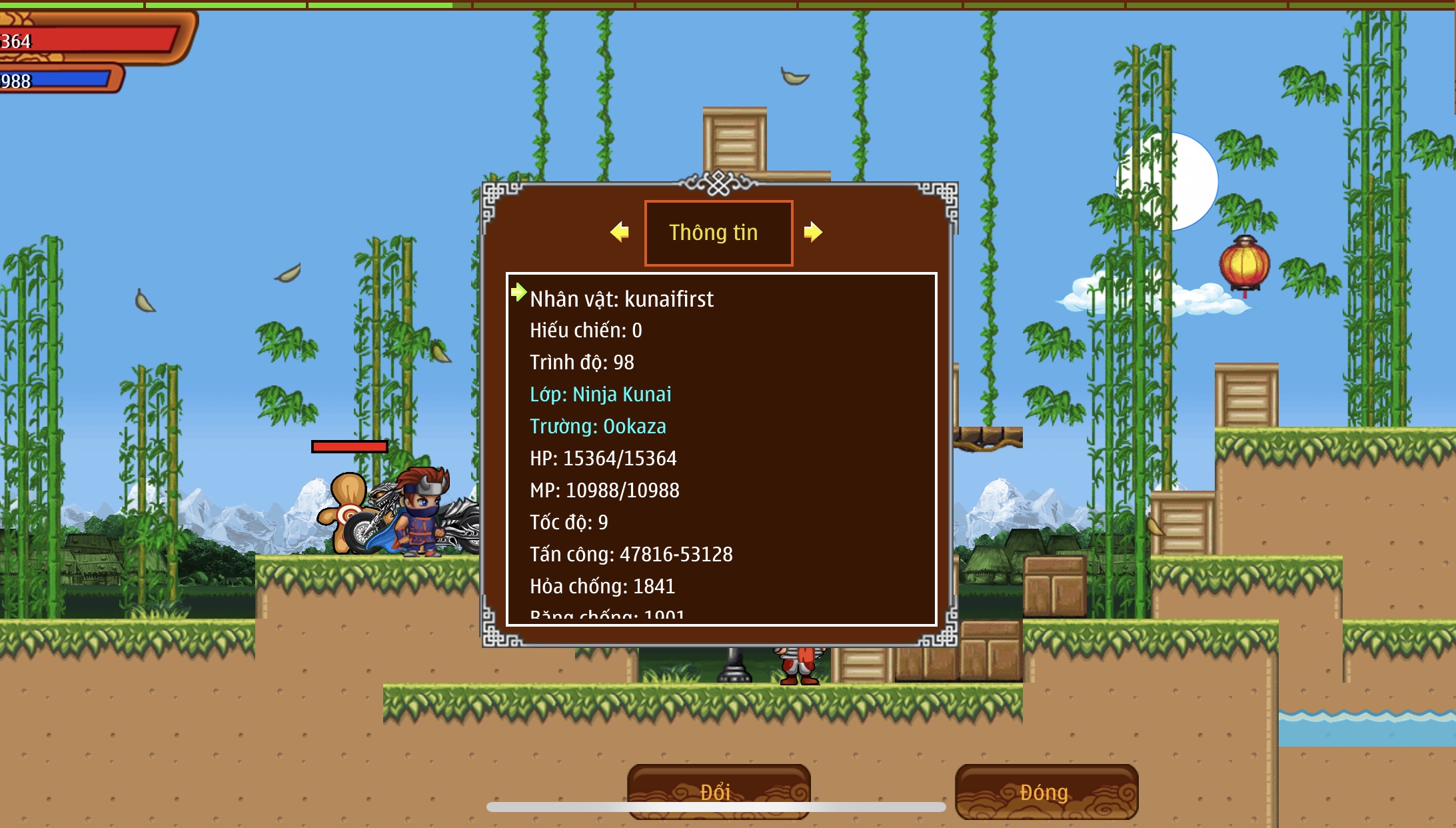Select the Trình độ: 98 row

click(582, 362)
